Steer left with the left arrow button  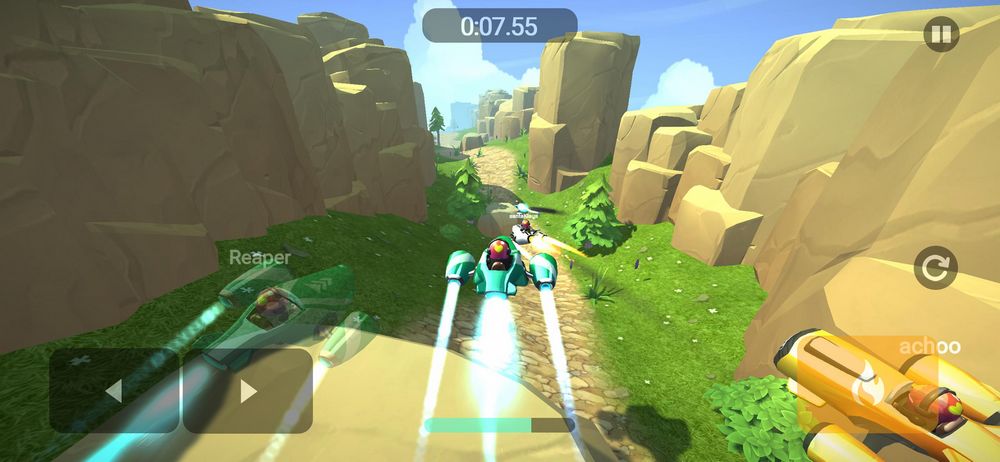click(x=114, y=390)
